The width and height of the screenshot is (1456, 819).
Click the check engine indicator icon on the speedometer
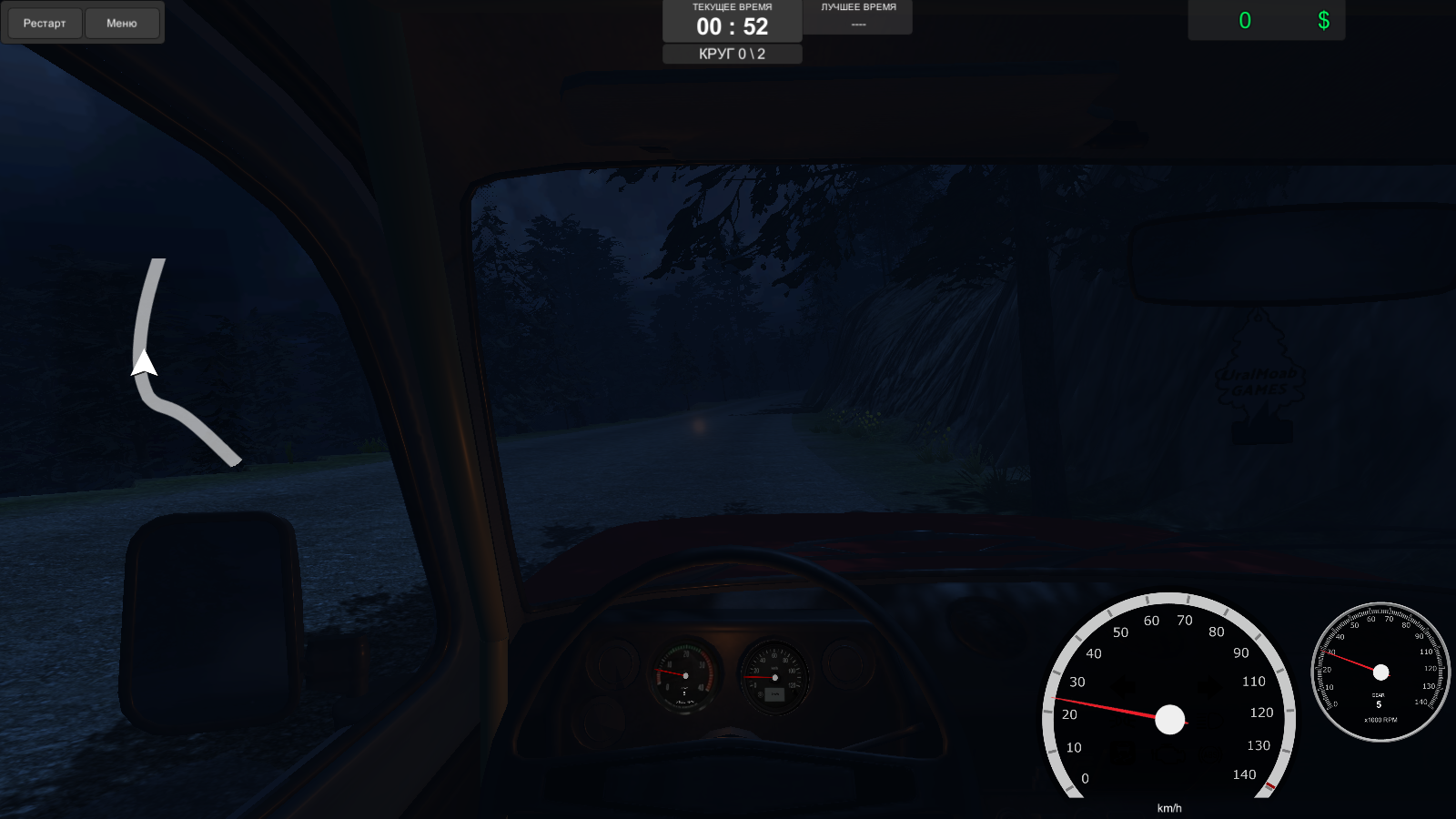[x=1169, y=753]
